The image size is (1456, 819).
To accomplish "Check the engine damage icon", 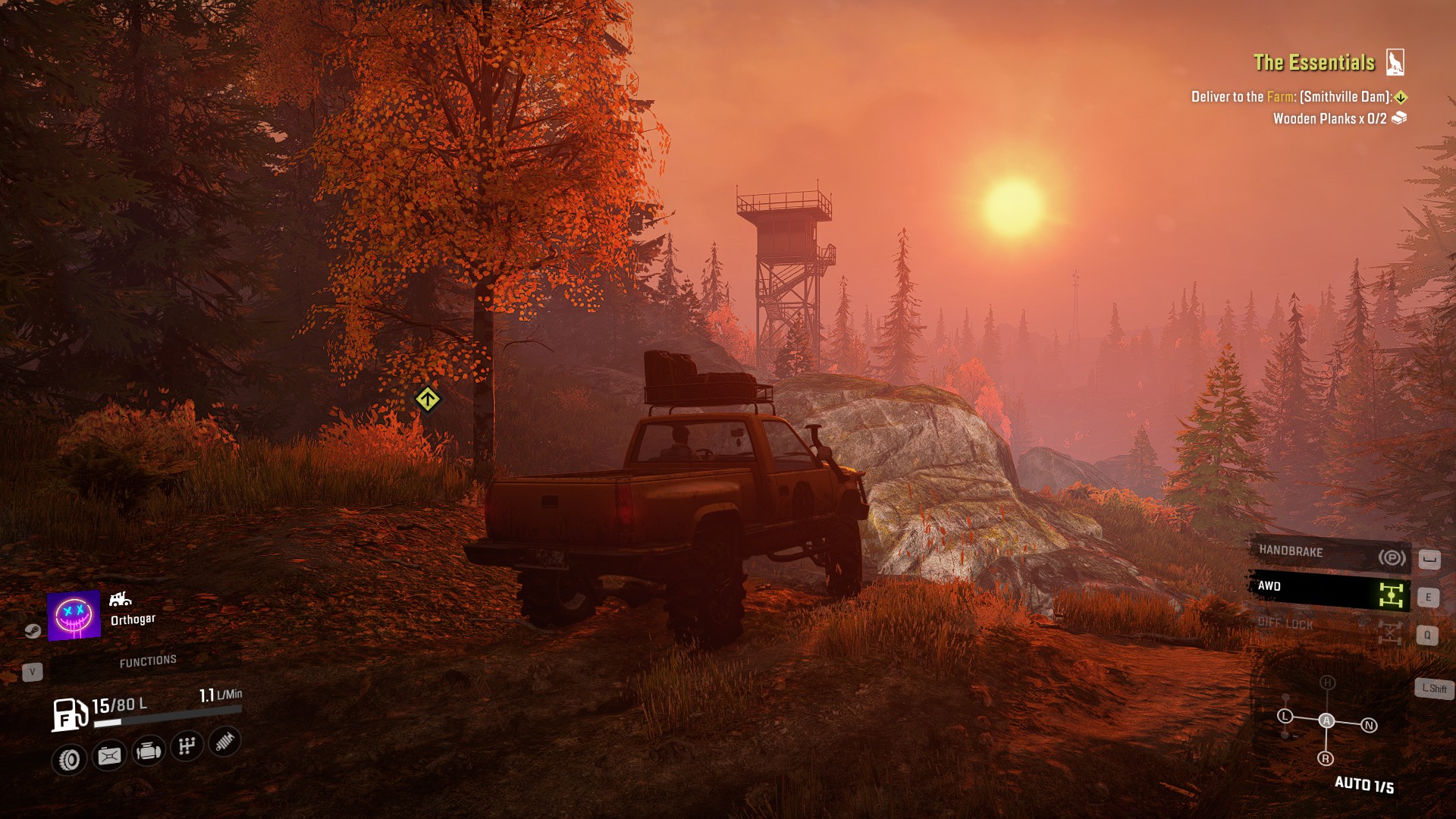I will (x=149, y=752).
